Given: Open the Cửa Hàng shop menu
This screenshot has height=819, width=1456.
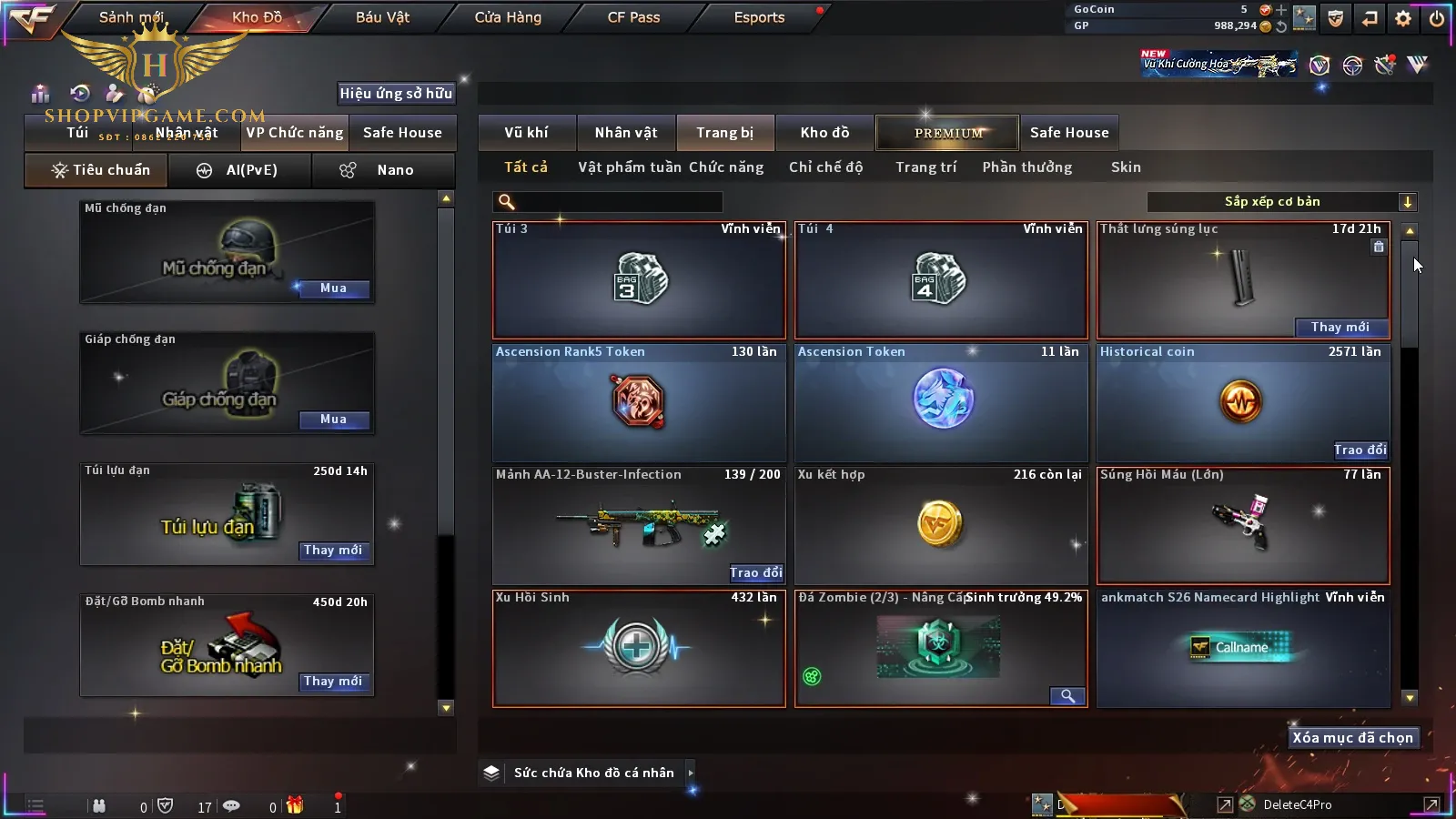Looking at the screenshot, I should click(508, 17).
